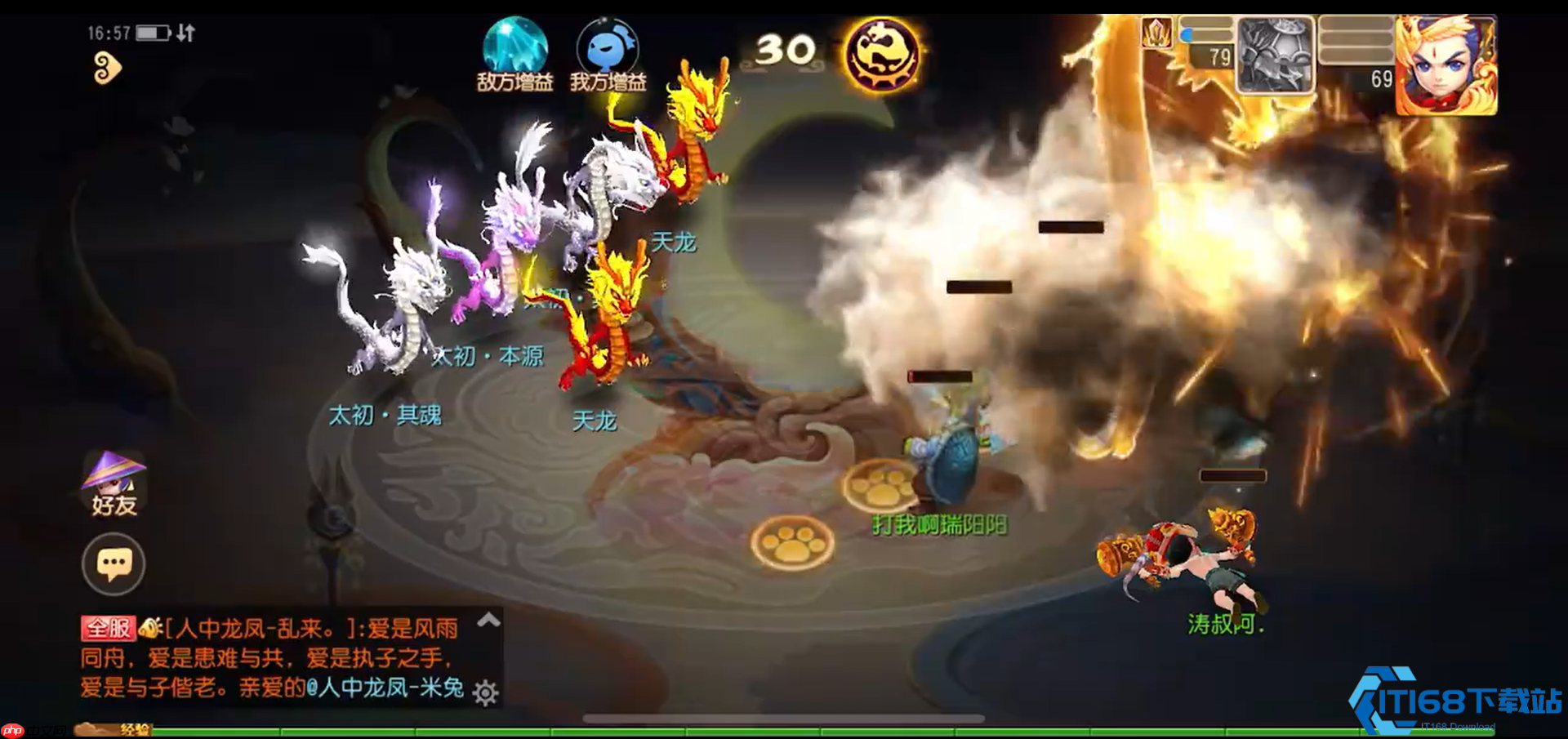Open the 敌方增益 enemy buffs icon
1568x739 pixels.
click(x=514, y=54)
